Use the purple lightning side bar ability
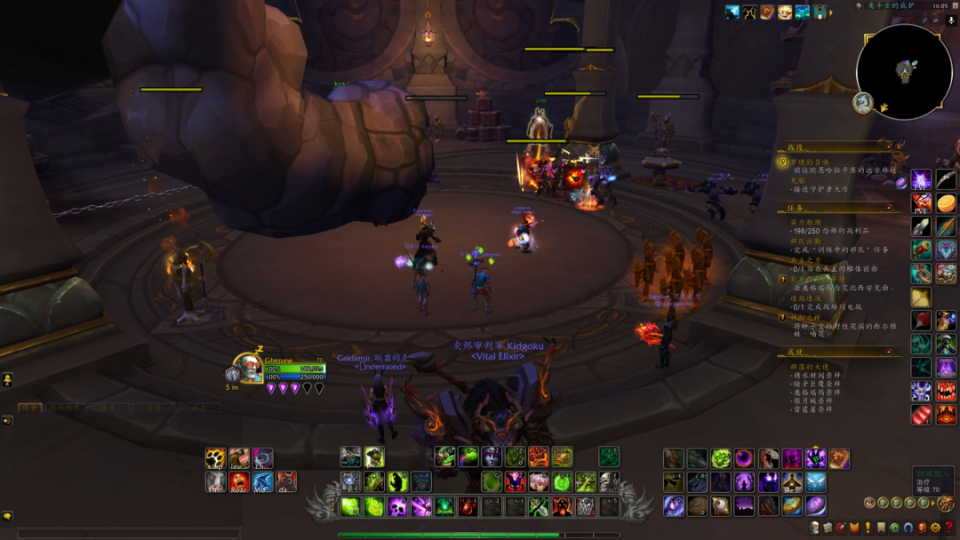 pos(921,180)
